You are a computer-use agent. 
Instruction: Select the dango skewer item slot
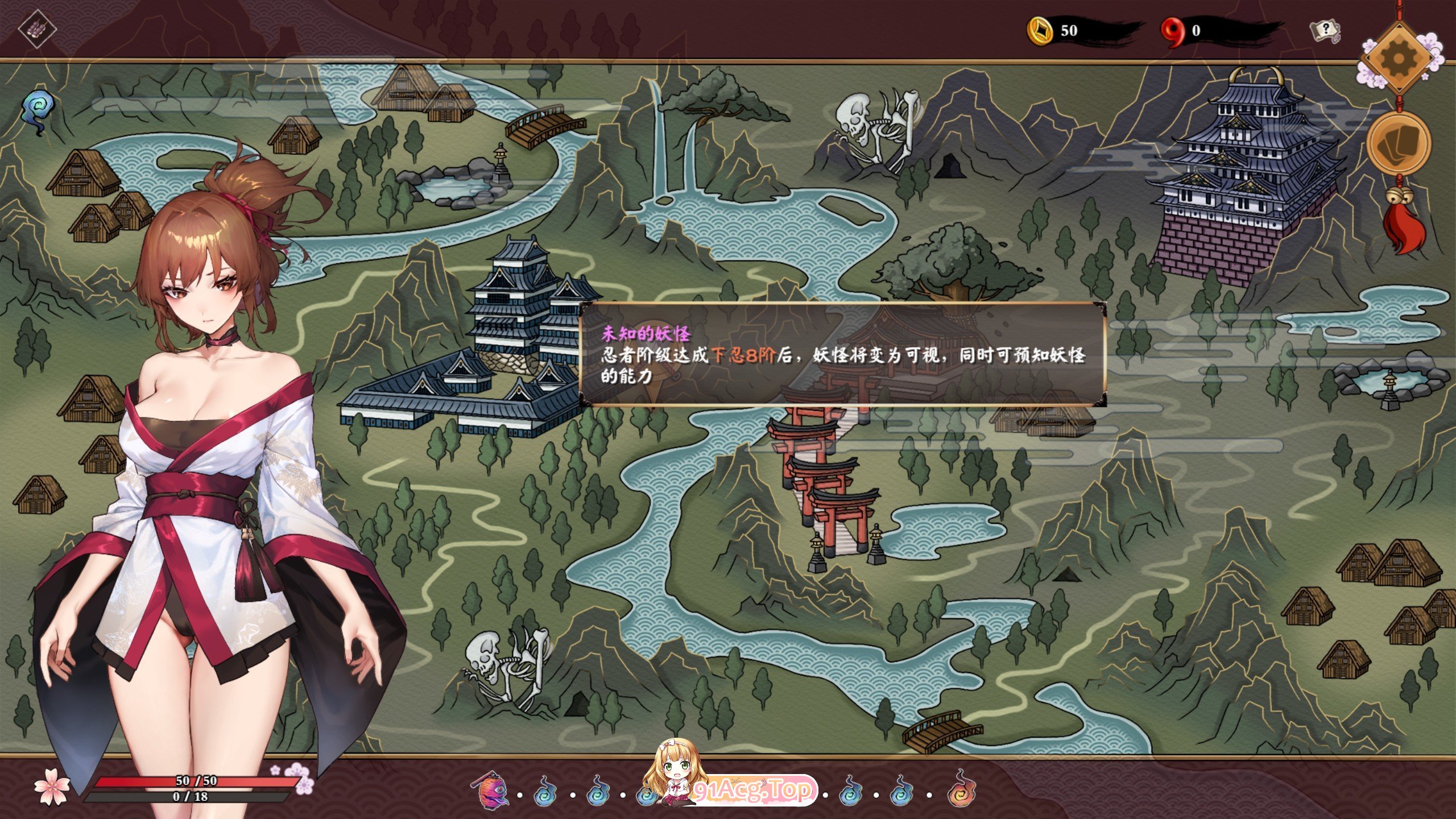pyautogui.click(x=37, y=27)
